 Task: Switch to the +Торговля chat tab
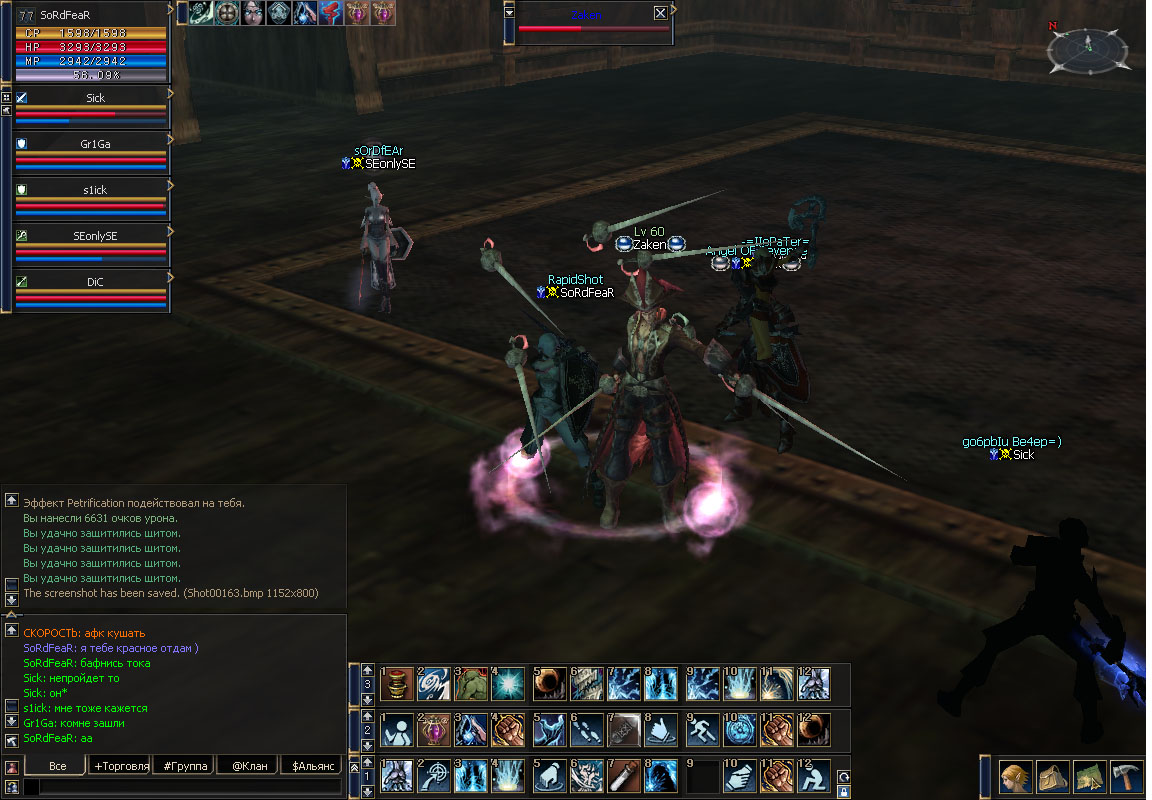pyautogui.click(x=118, y=766)
